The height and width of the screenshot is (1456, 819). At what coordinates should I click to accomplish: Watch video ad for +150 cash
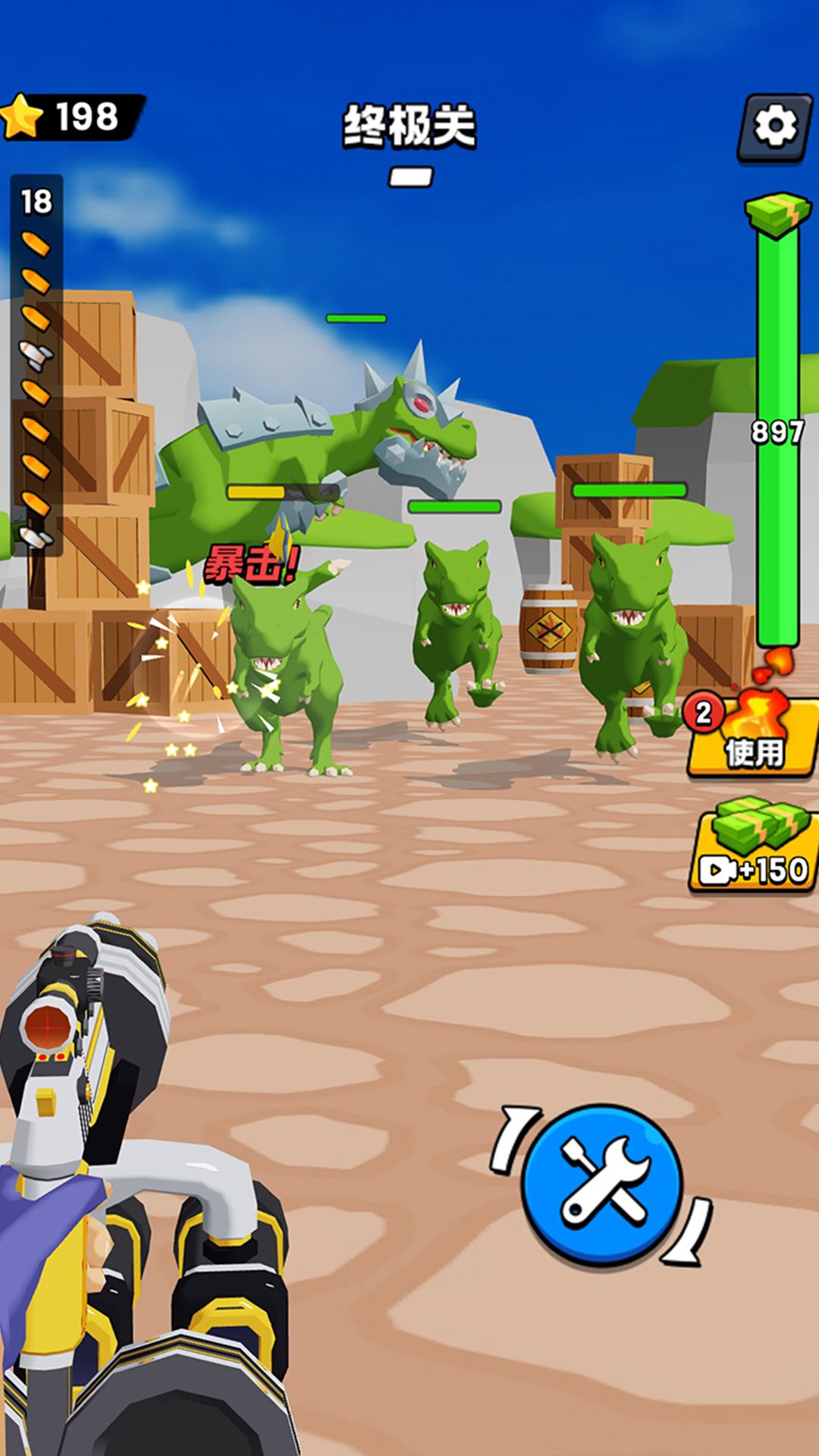(754, 849)
